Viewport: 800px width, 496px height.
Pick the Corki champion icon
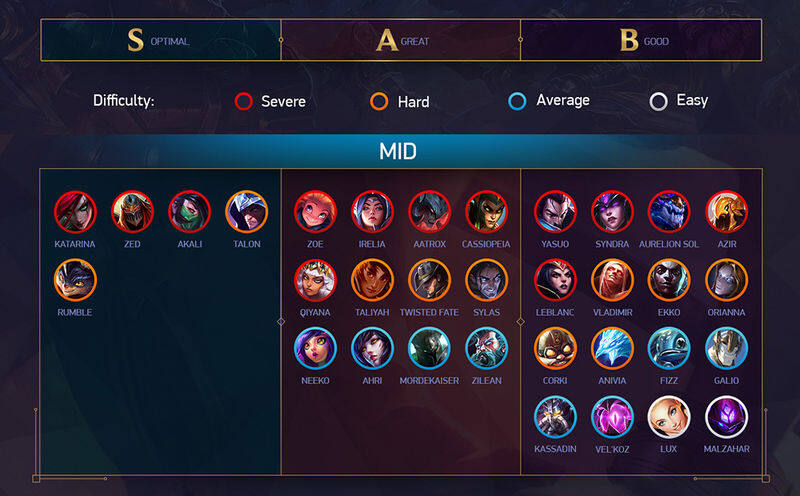pos(556,348)
